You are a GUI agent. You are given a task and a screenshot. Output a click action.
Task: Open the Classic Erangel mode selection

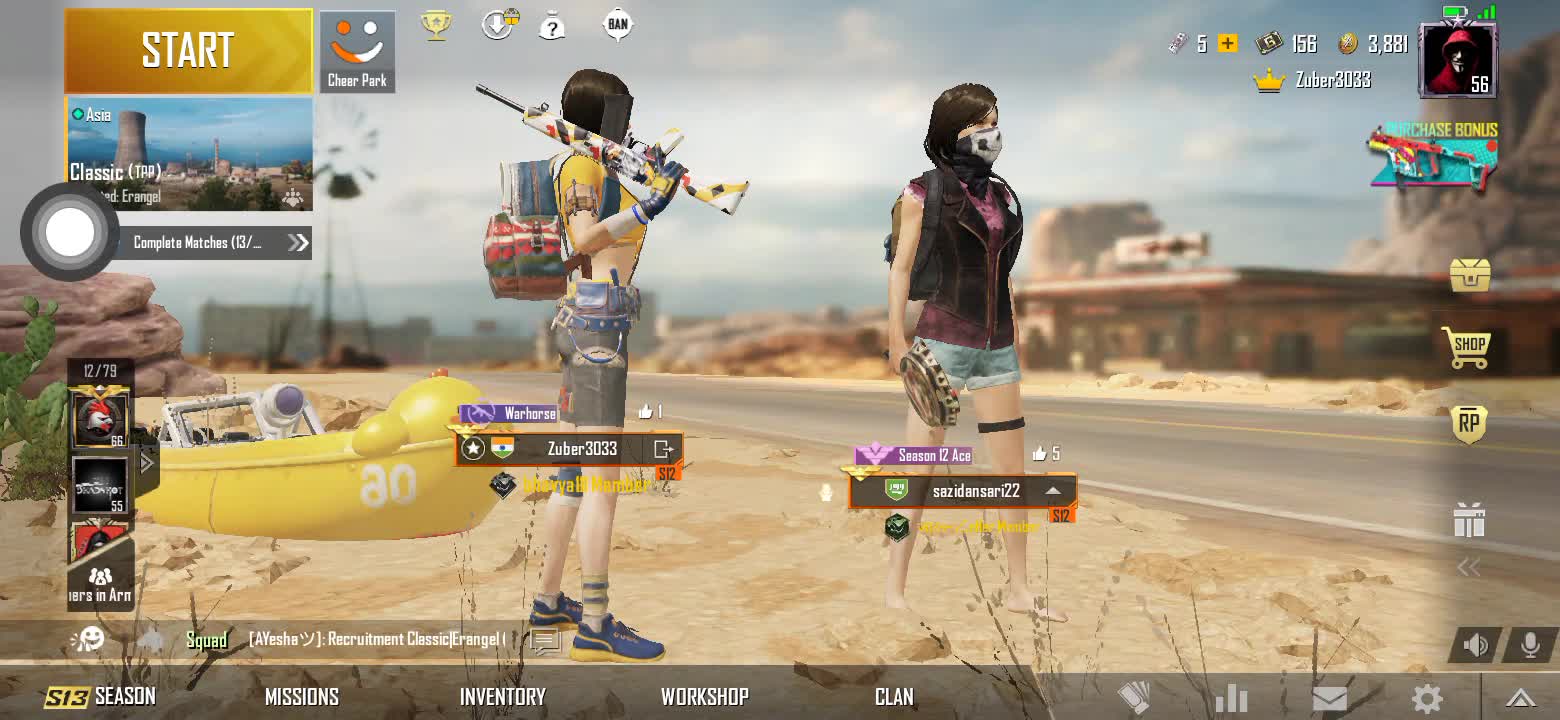click(x=189, y=154)
